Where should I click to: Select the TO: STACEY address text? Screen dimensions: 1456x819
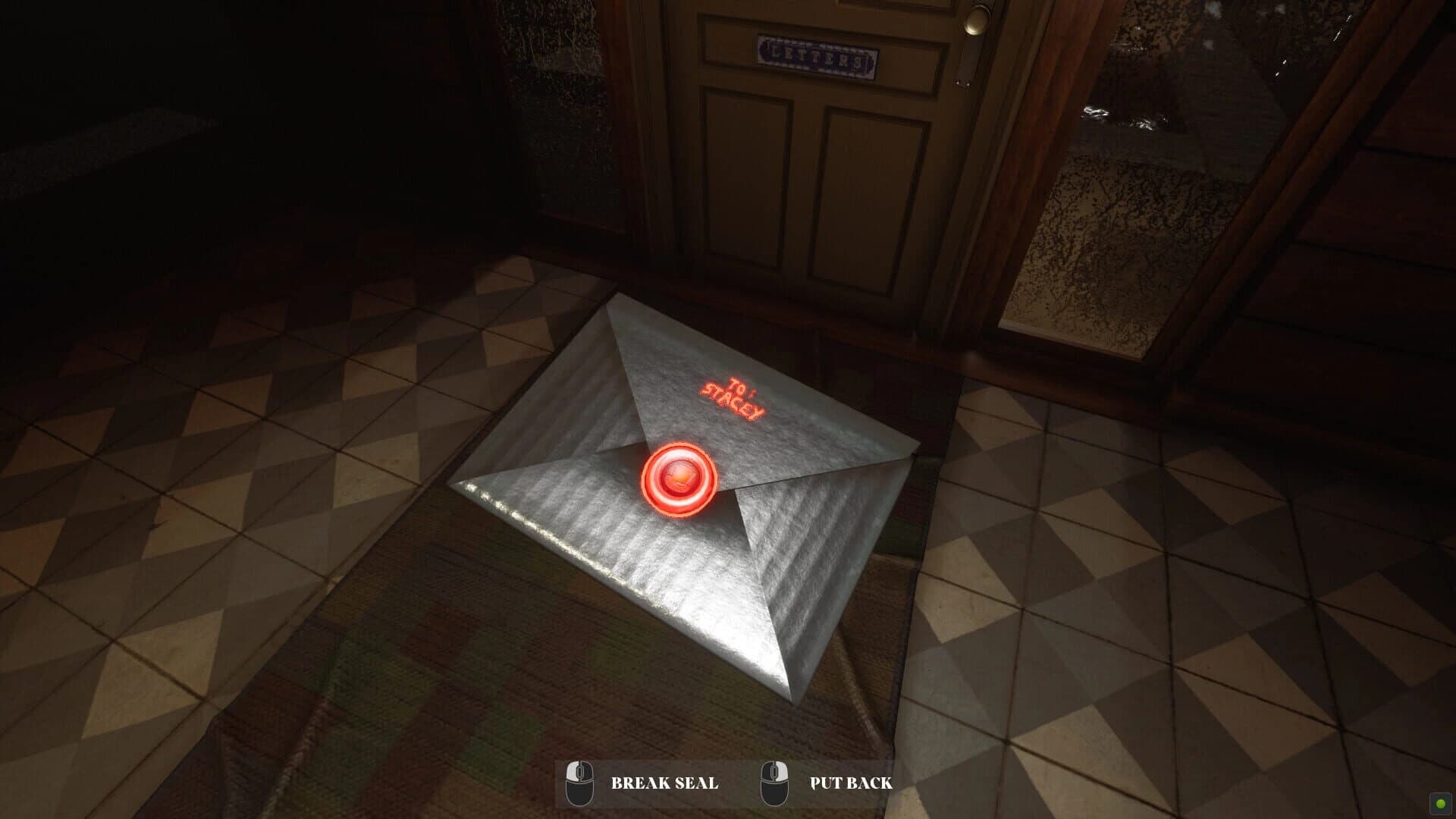click(732, 397)
